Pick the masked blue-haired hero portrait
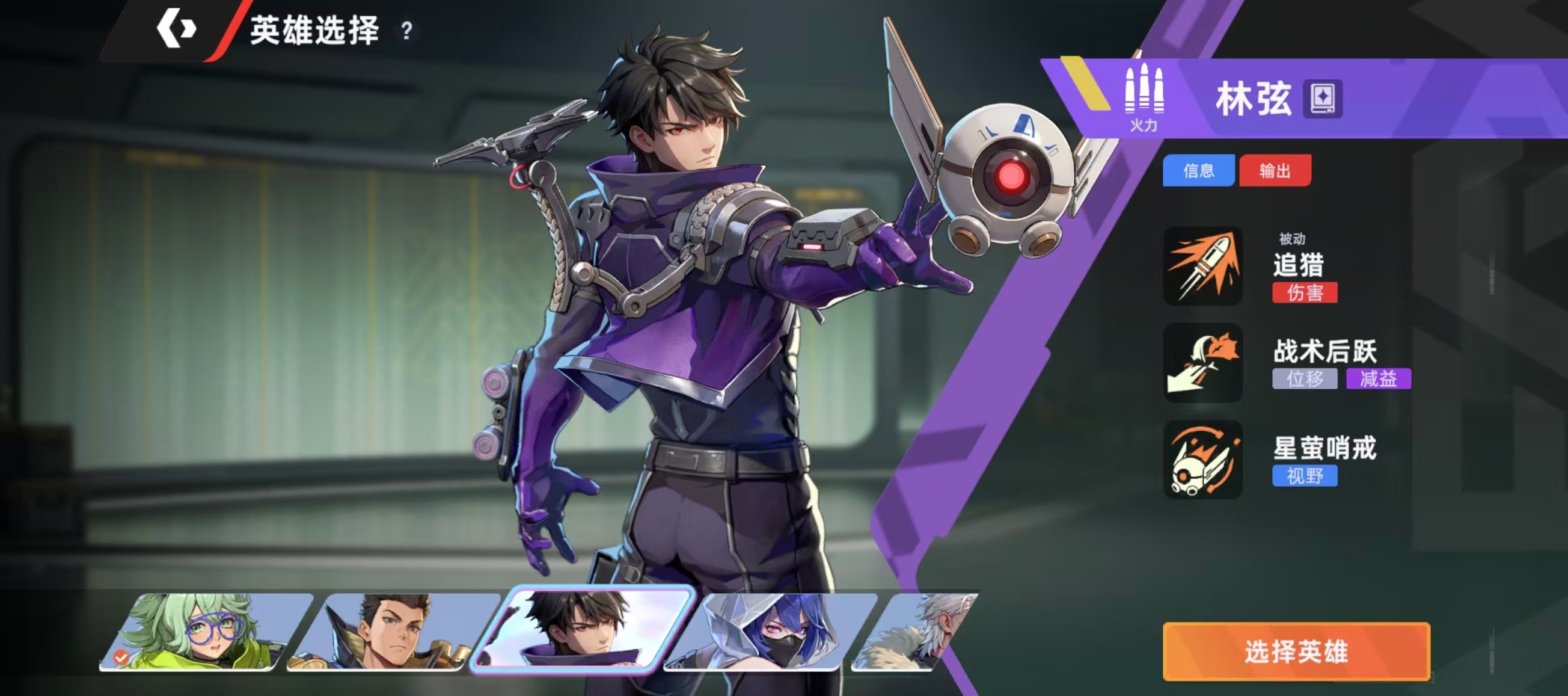 tap(770, 632)
